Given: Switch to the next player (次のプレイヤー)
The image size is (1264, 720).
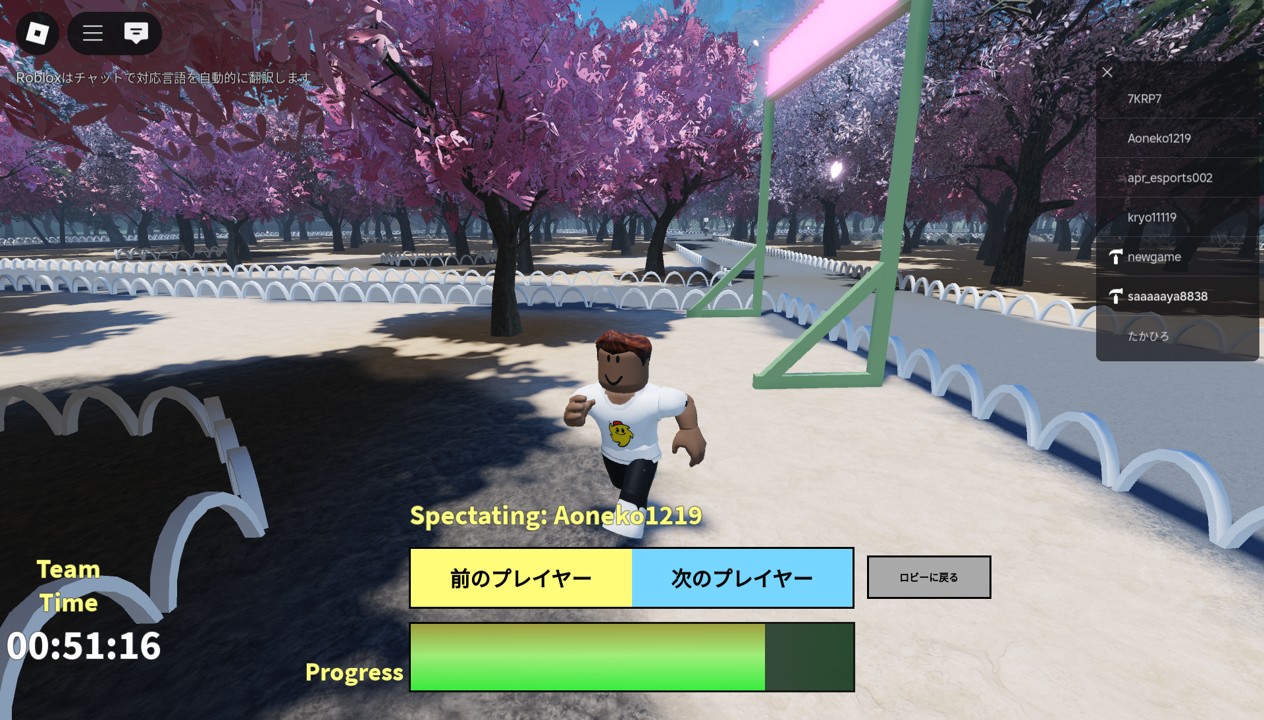Looking at the screenshot, I should 742,578.
